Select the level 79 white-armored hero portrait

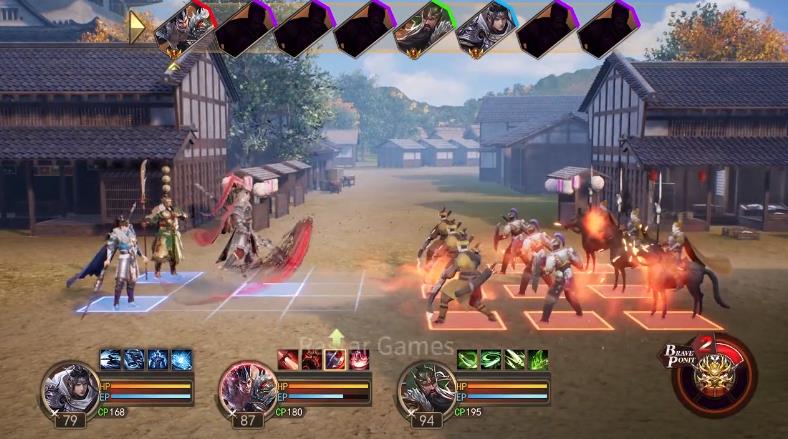coord(68,386)
